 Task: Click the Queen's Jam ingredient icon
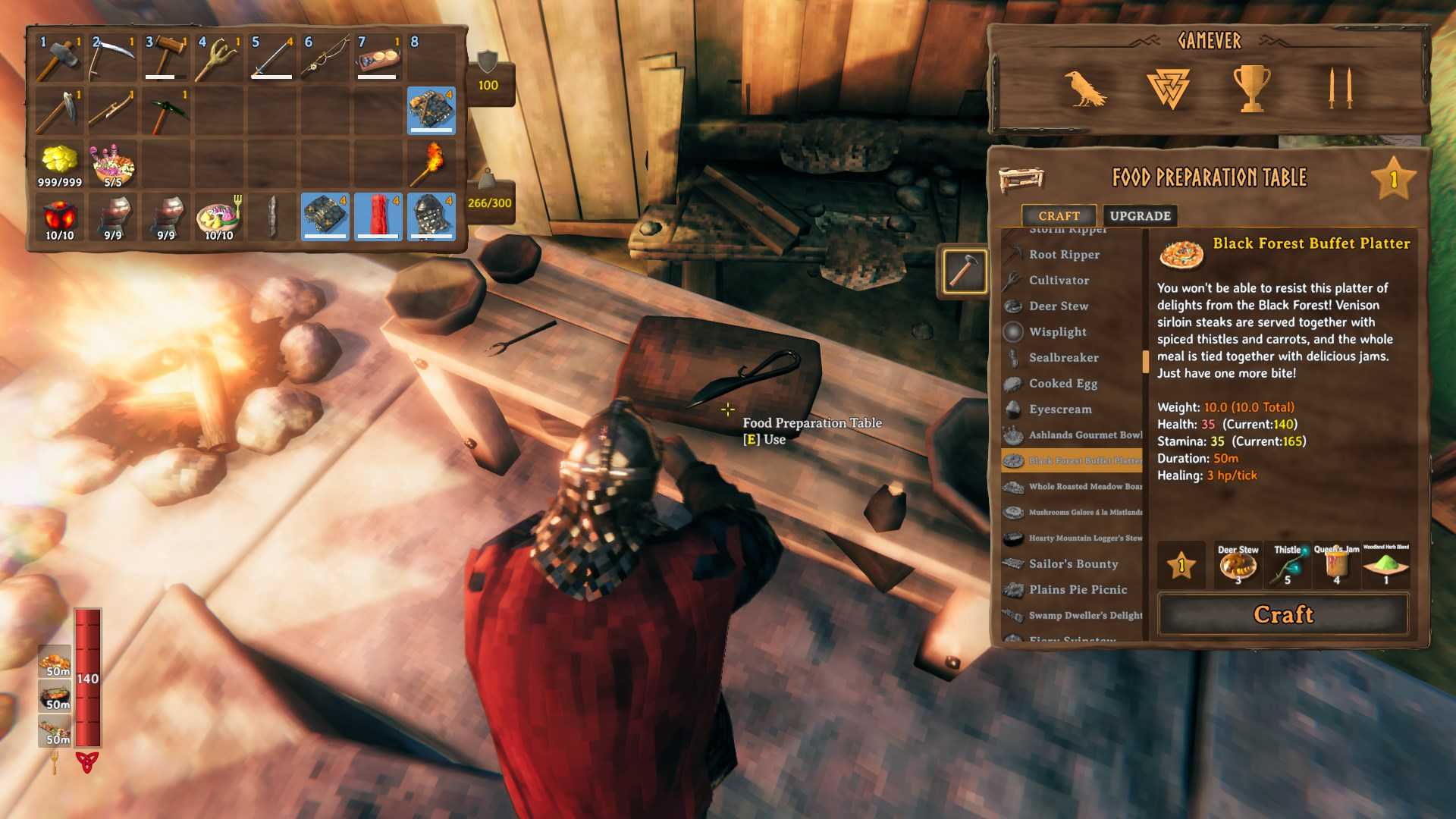tap(1336, 564)
